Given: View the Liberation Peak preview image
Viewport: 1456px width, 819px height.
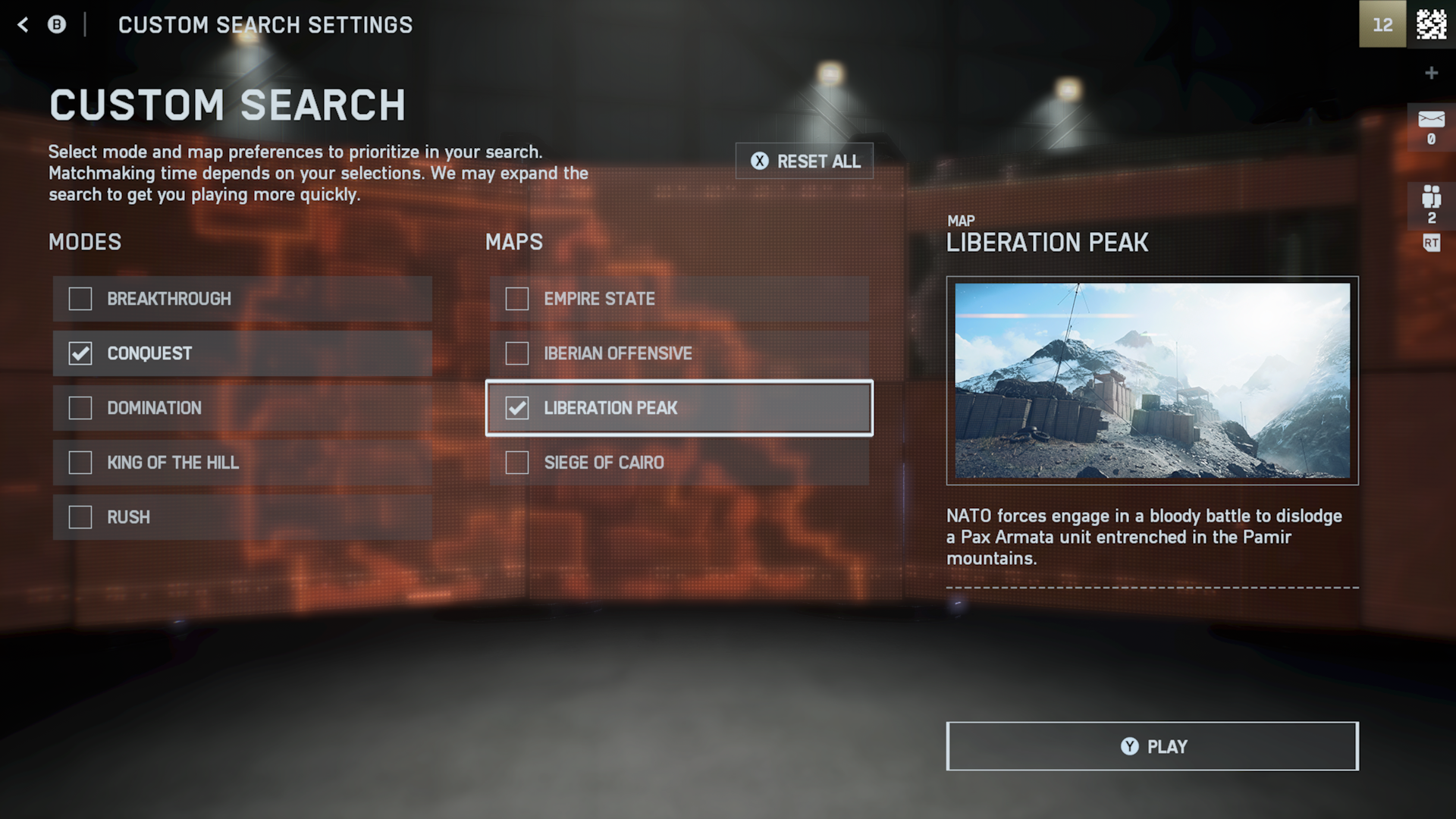Looking at the screenshot, I should tap(1152, 381).
